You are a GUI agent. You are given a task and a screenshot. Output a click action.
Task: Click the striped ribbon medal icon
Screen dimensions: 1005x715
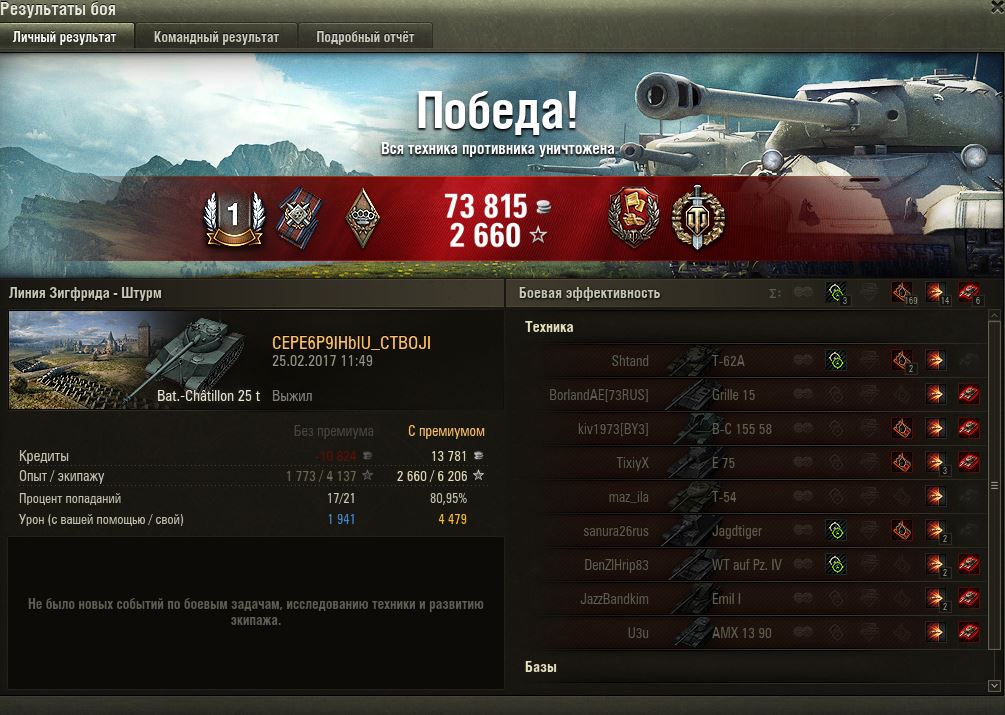click(298, 216)
